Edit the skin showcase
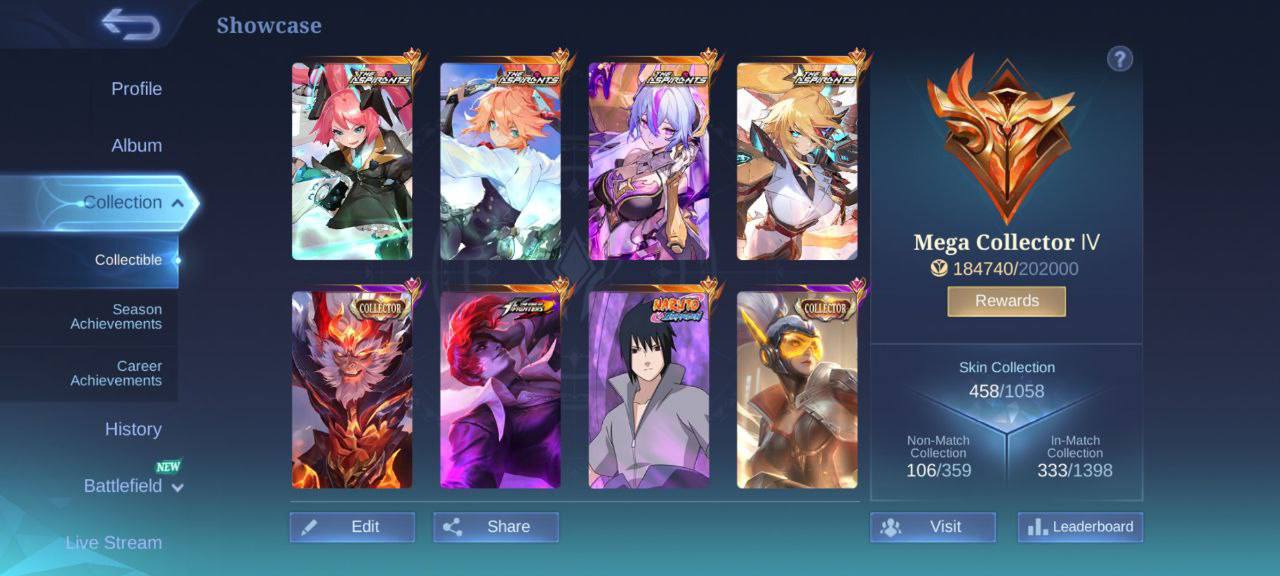1280x576 pixels. click(x=352, y=527)
